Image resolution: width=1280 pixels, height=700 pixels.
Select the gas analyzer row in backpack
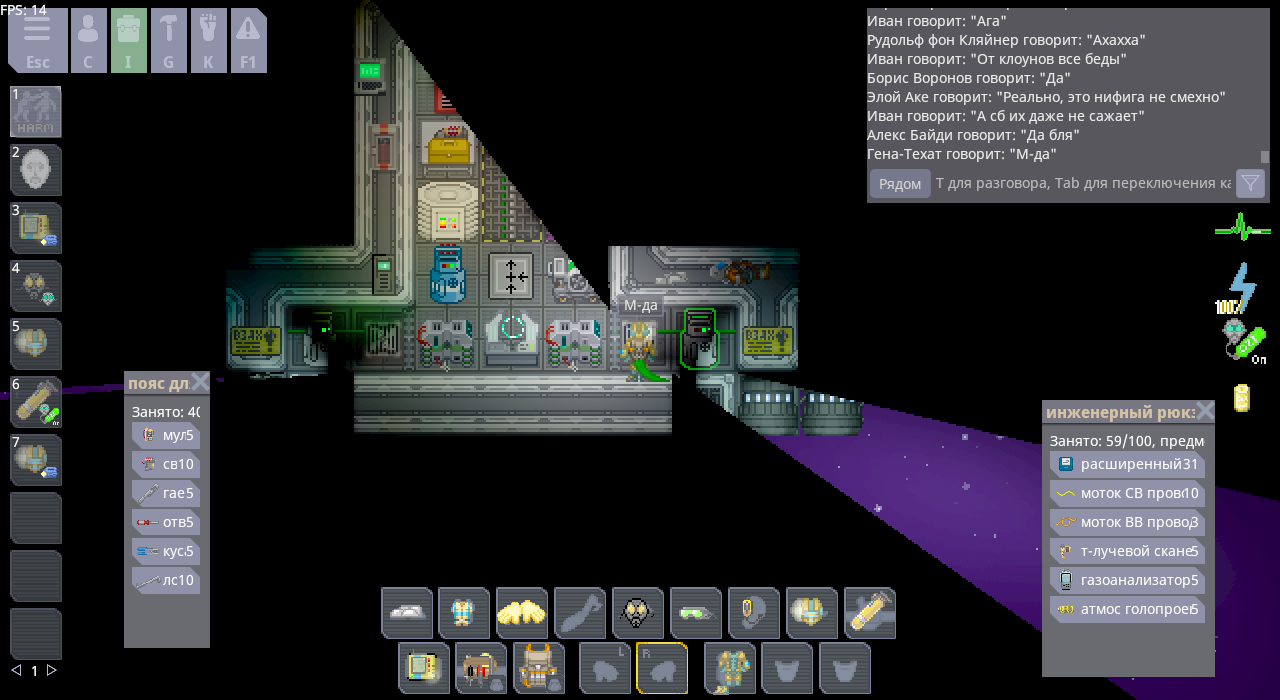click(x=1127, y=580)
